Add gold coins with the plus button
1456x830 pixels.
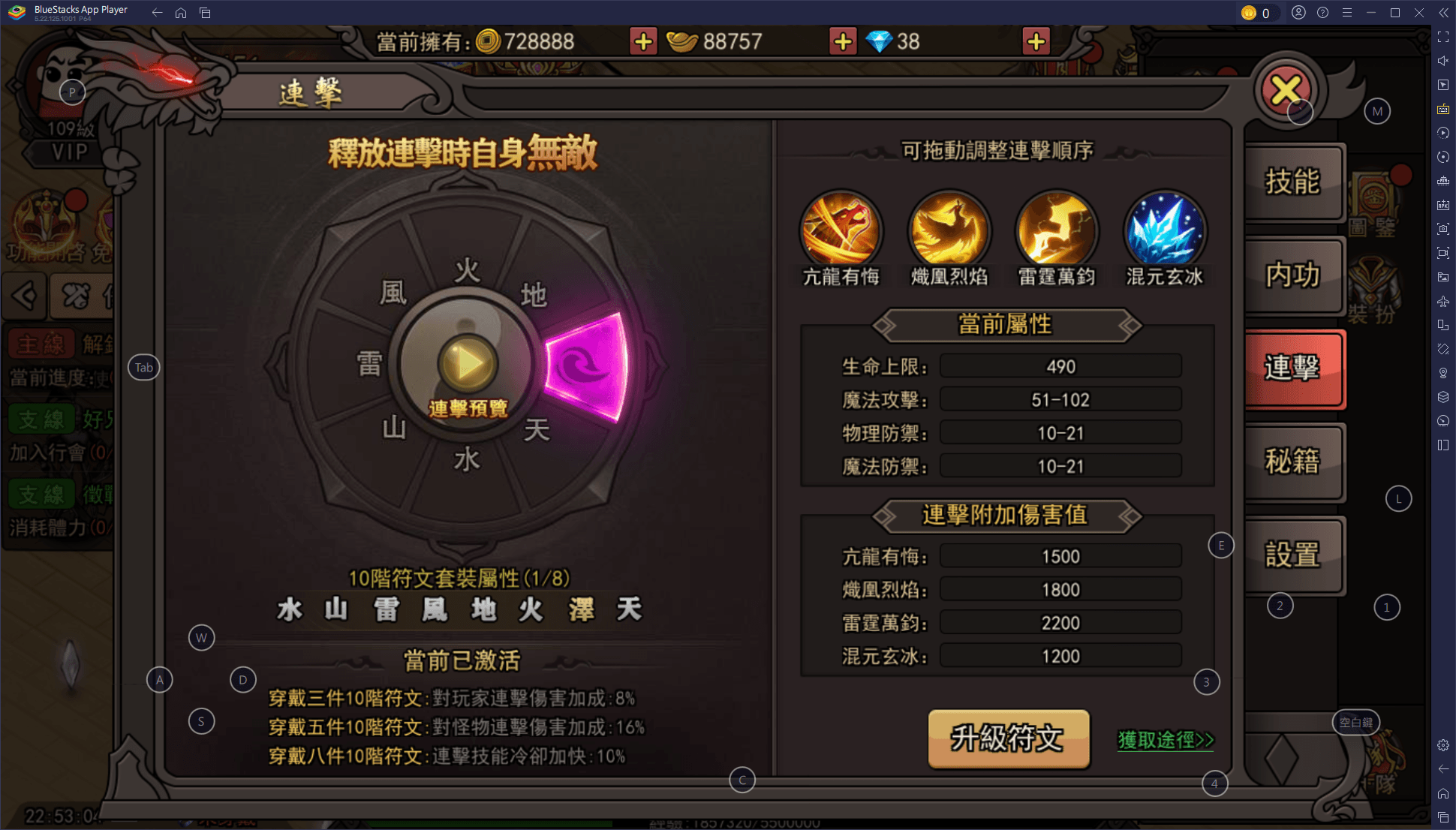coord(643,42)
